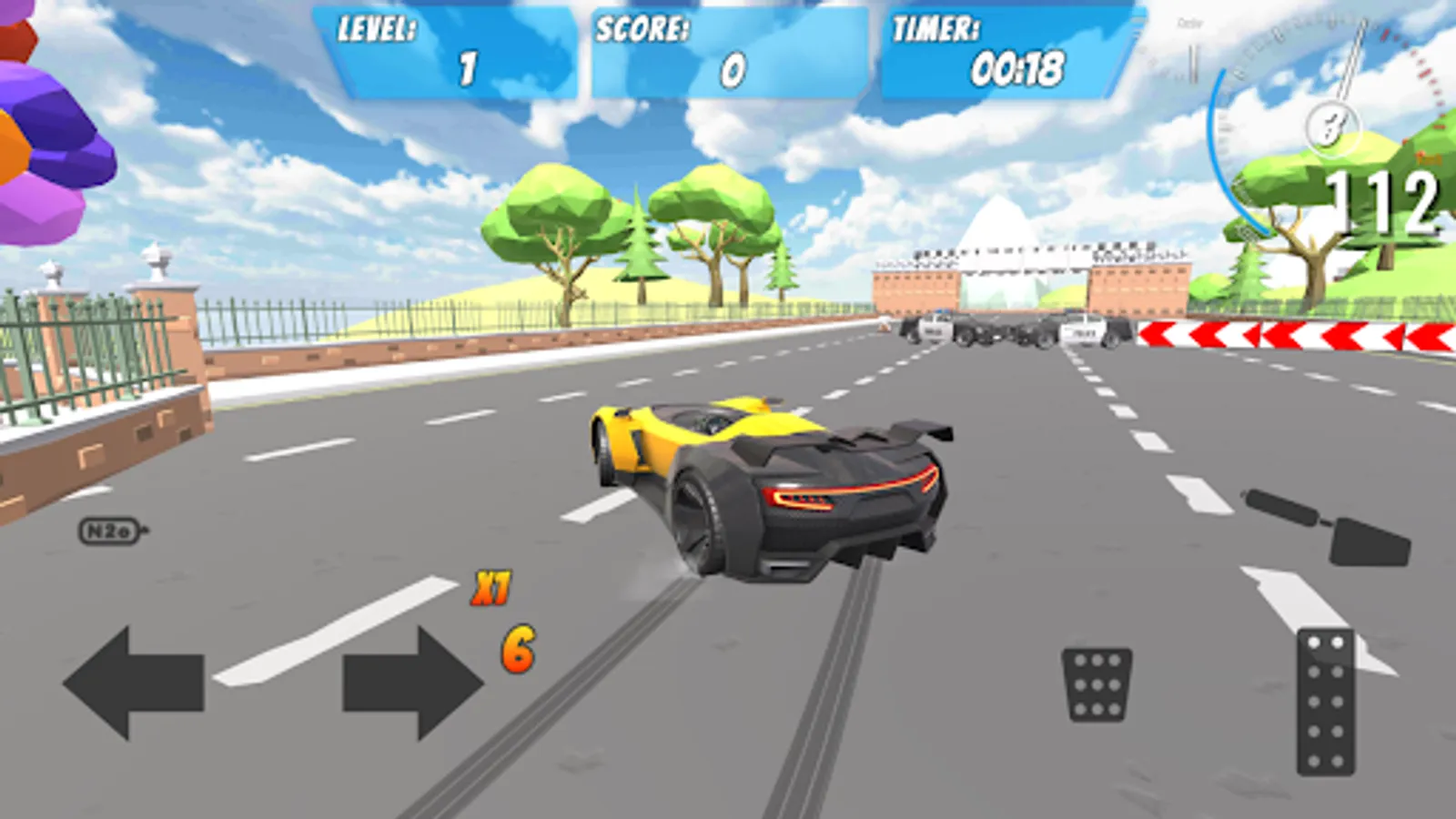This screenshot has width=1456, height=819.
Task: Select the LEVEL 1 header
Action: (x=376, y=29)
